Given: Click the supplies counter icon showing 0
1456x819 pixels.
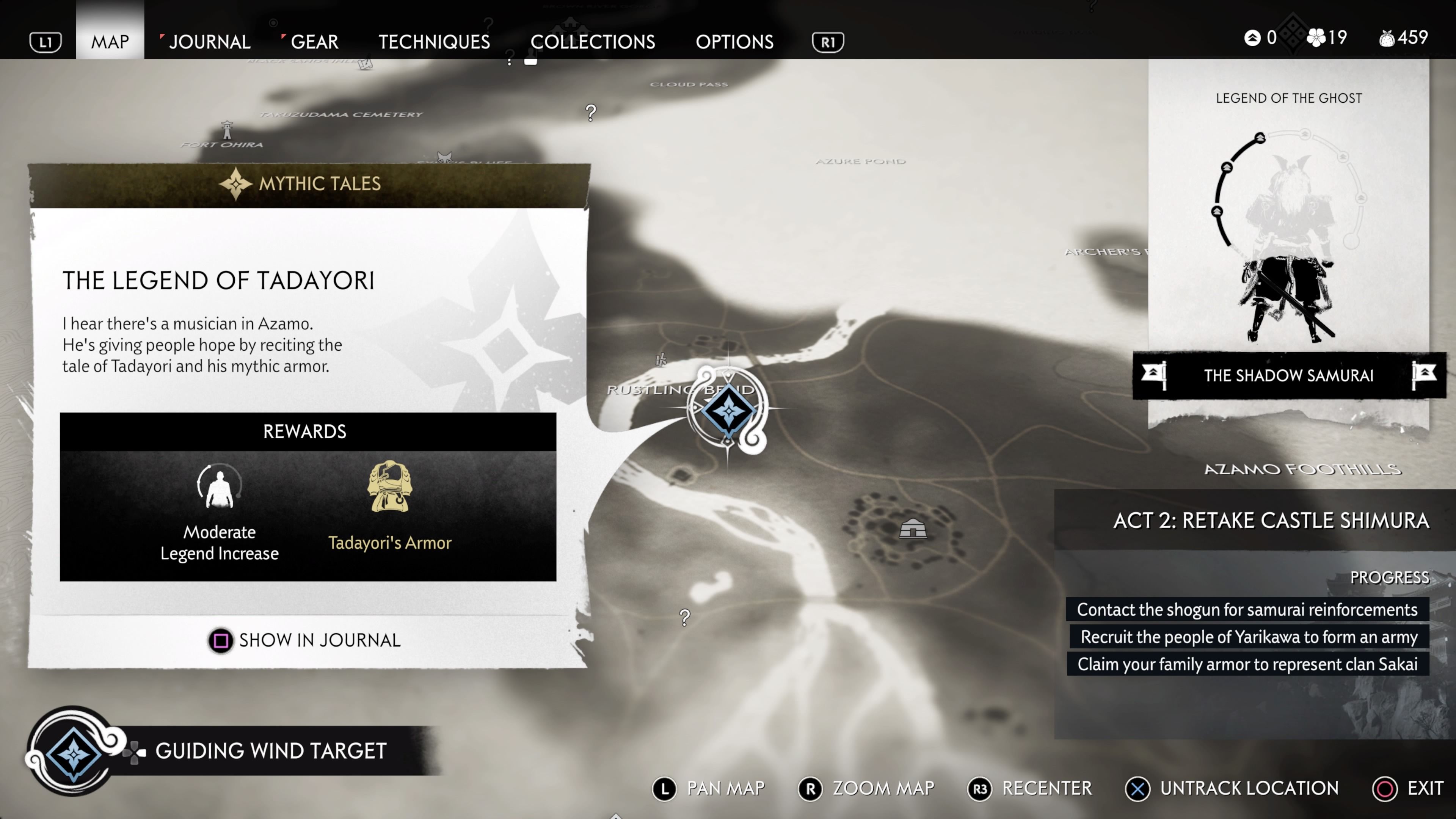Looking at the screenshot, I should tap(1252, 37).
